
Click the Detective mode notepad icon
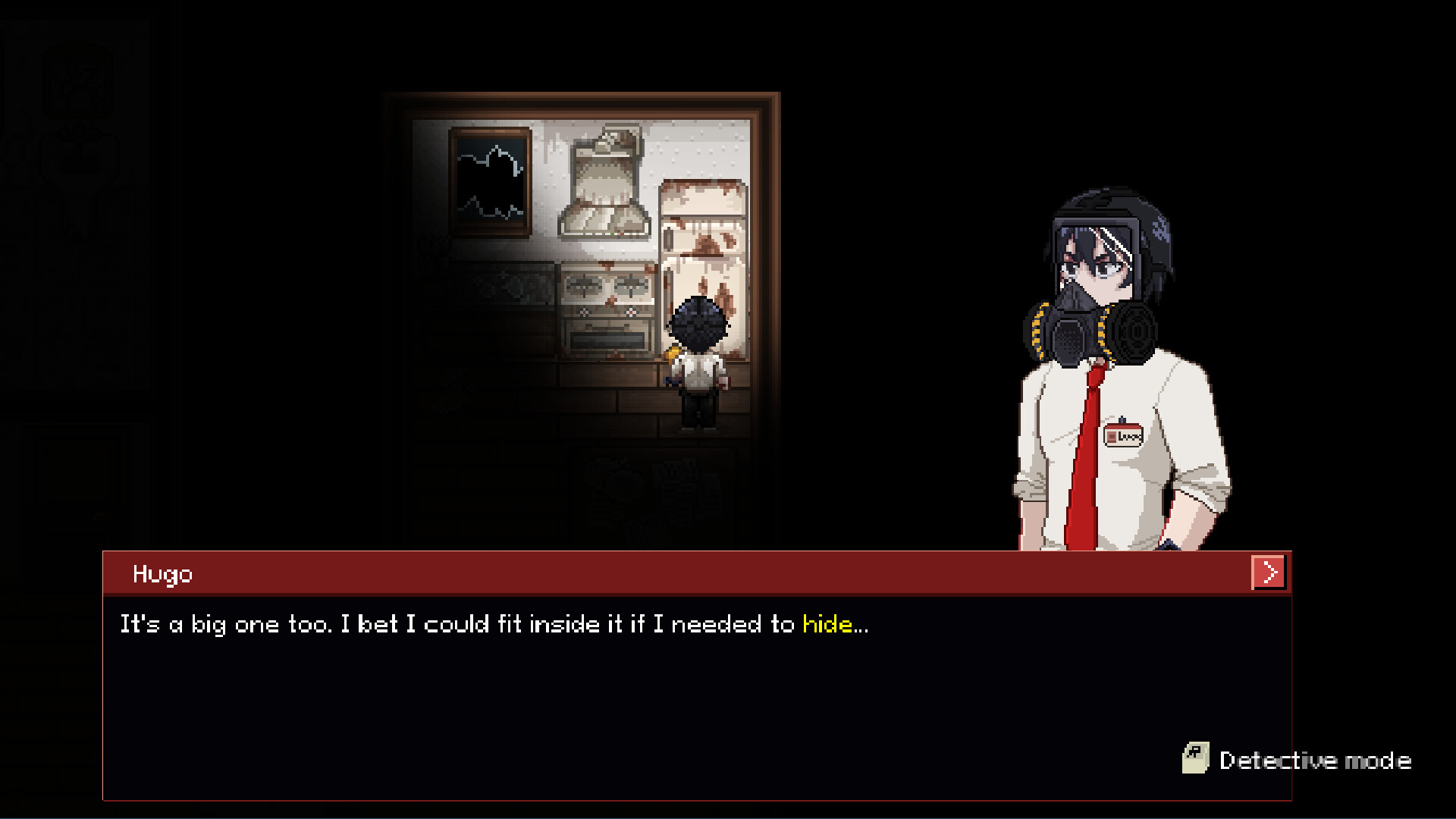click(x=1197, y=759)
